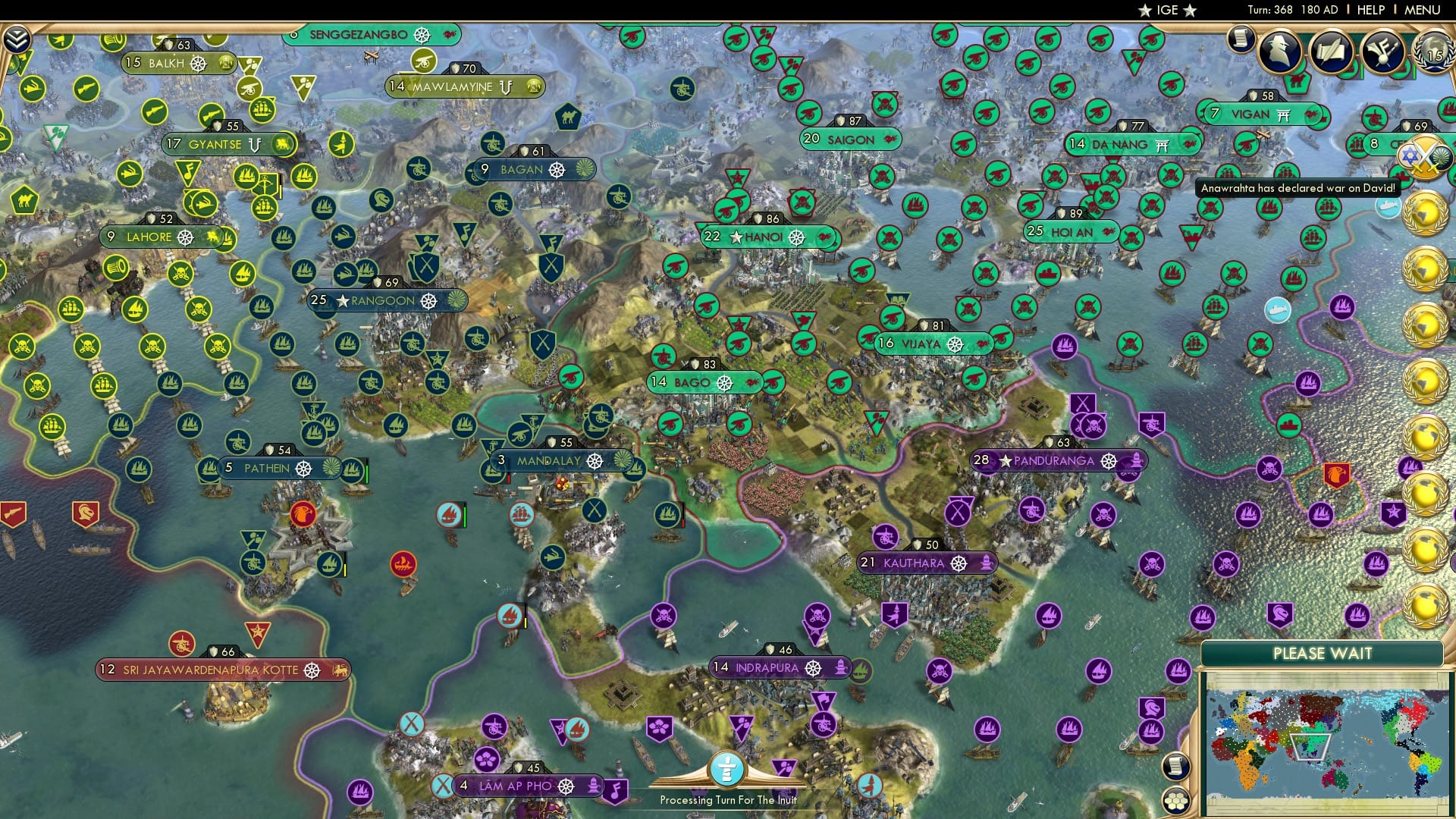This screenshot has height=819, width=1456.
Task: Open the scroll notification left of the minimap
Action: point(1177,765)
